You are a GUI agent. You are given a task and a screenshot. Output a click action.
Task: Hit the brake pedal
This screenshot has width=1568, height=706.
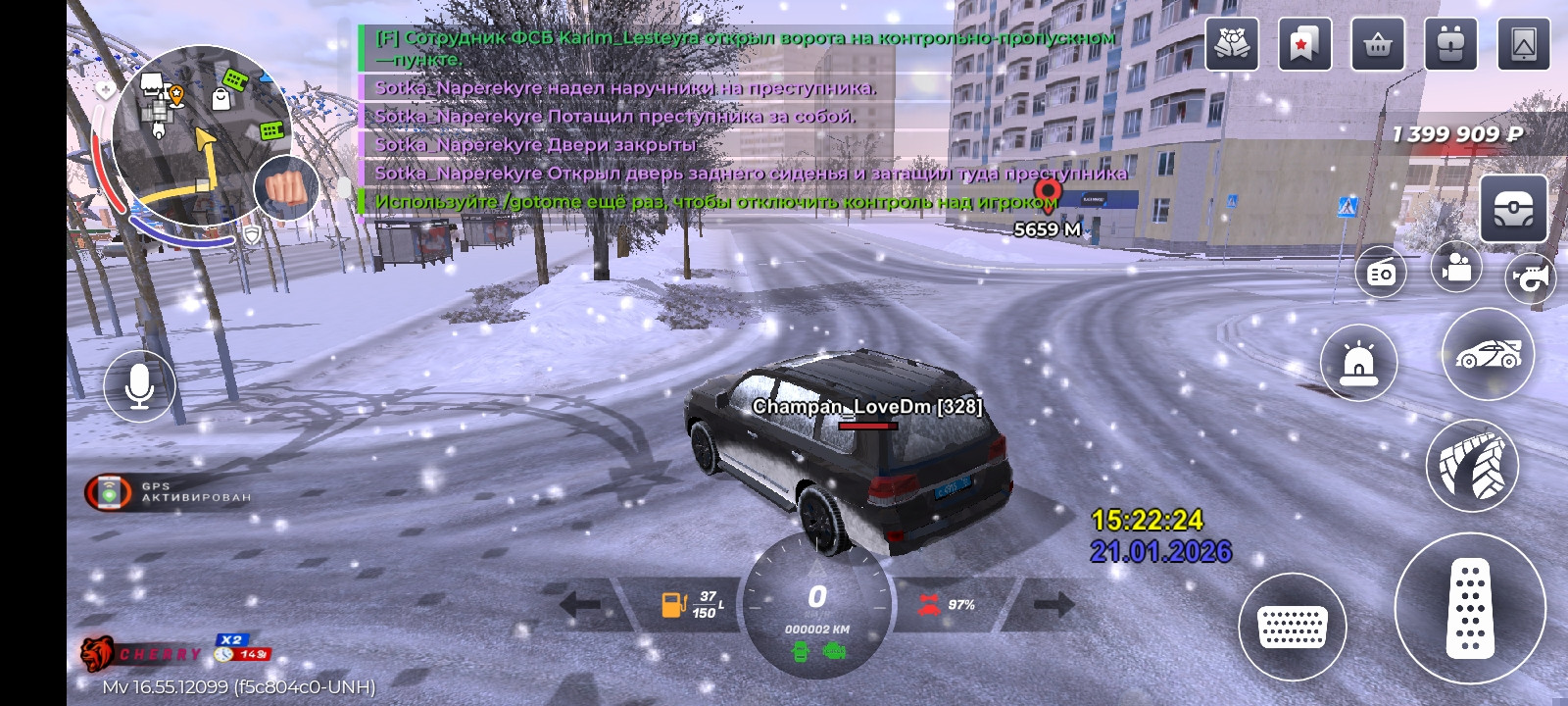pos(1292,626)
